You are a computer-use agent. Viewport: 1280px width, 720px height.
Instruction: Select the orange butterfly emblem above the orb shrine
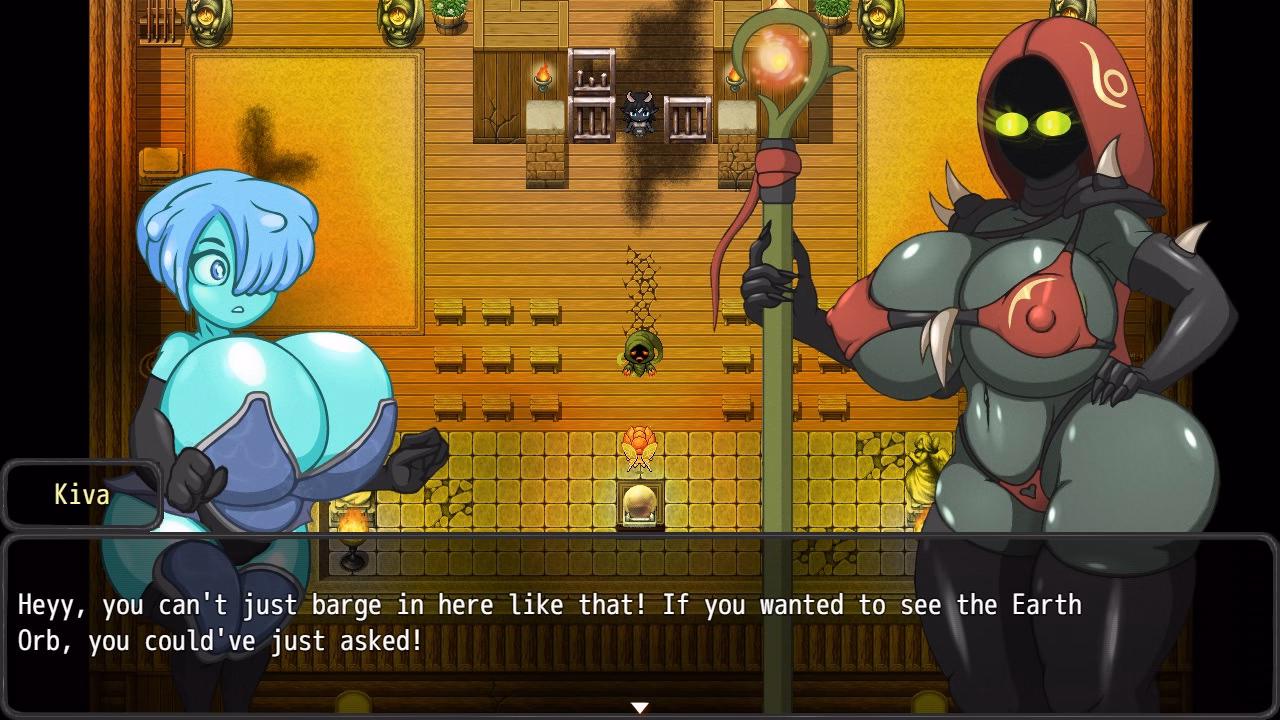pos(638,448)
